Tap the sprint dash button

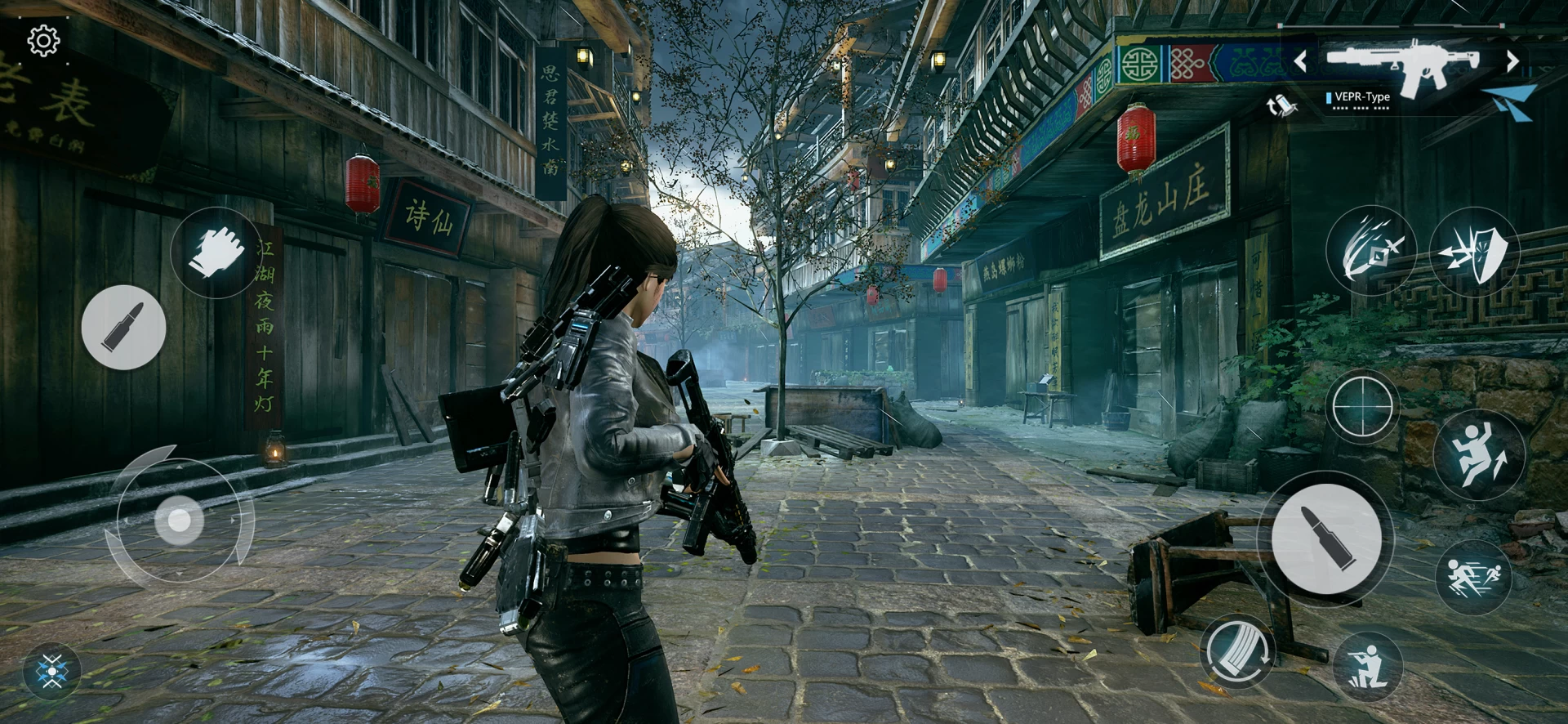pyautogui.click(x=1473, y=577)
